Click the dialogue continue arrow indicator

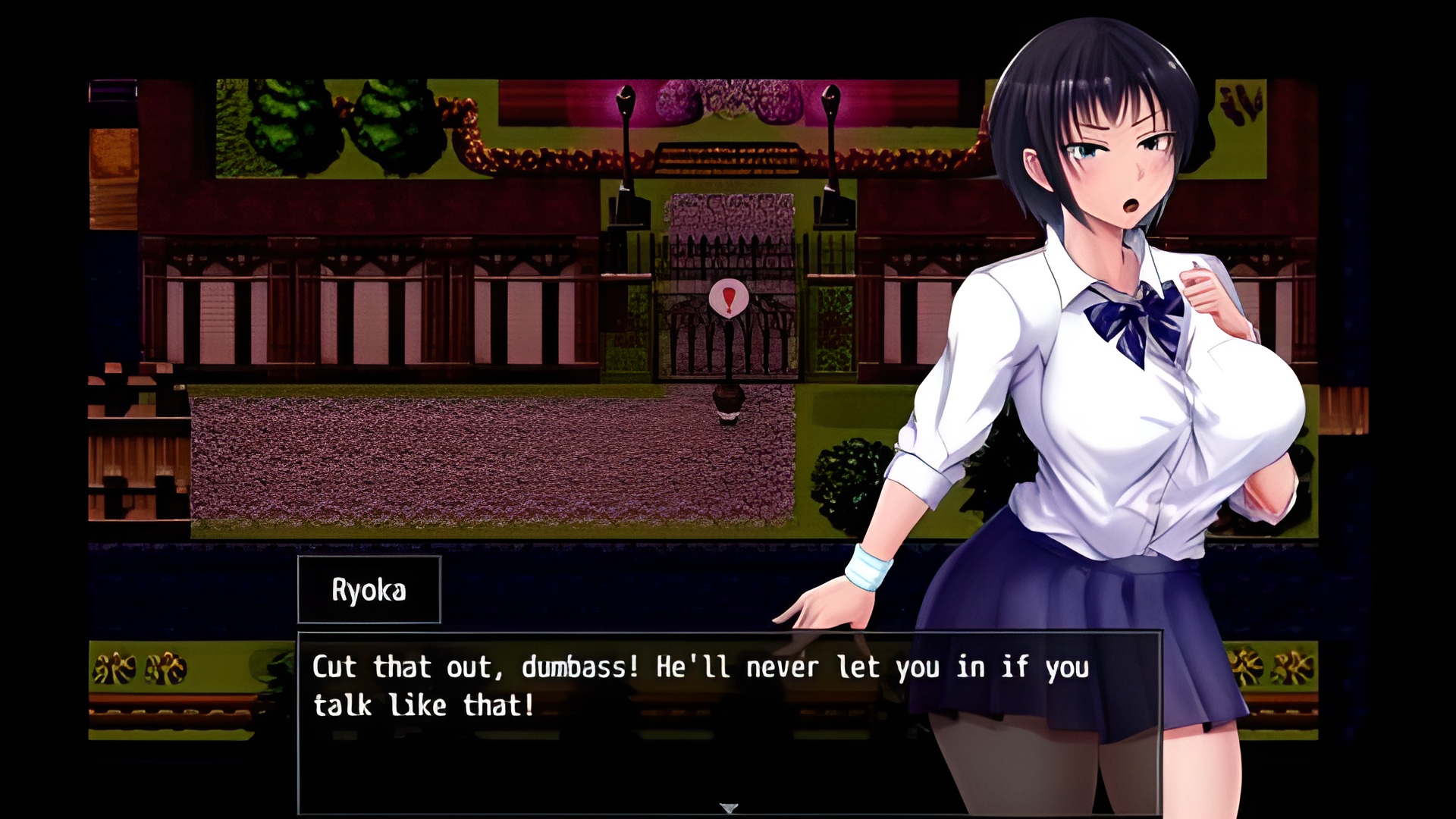[x=729, y=808]
